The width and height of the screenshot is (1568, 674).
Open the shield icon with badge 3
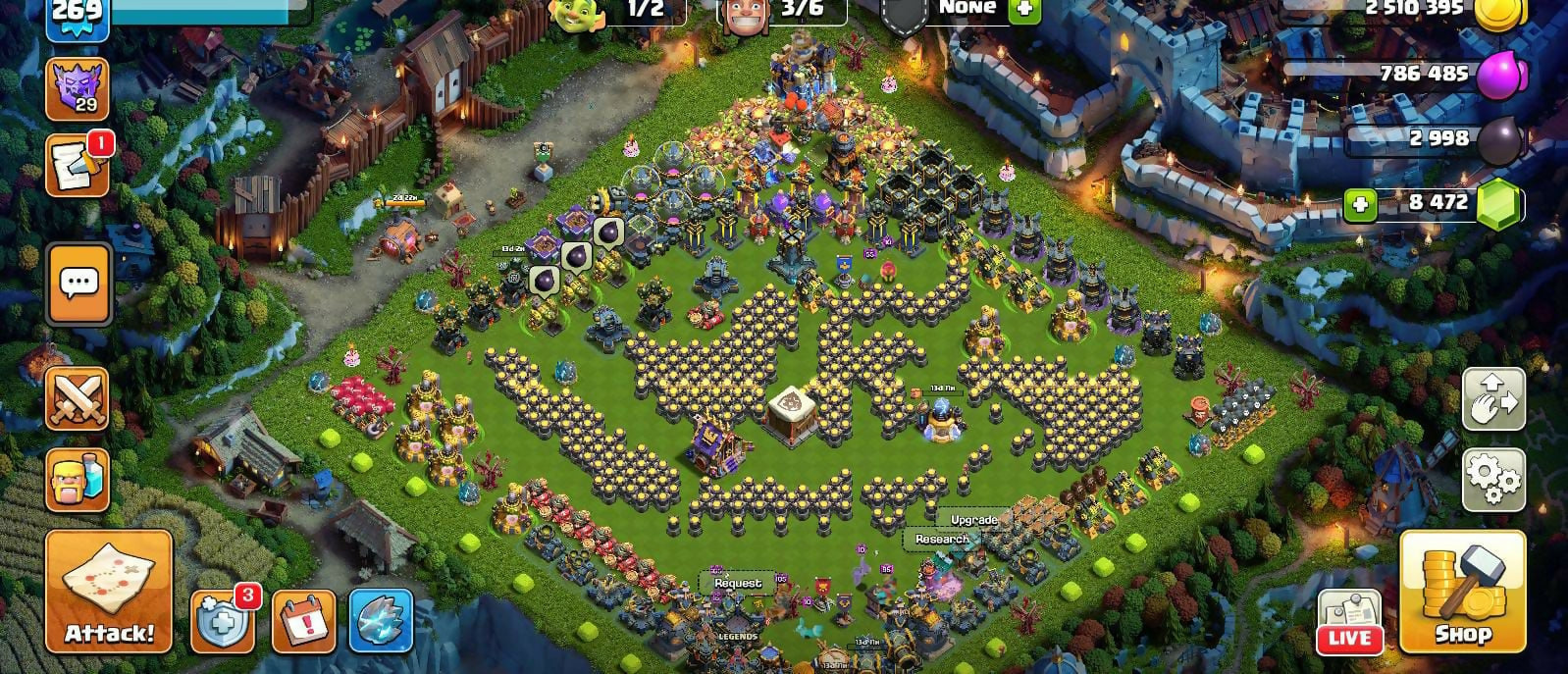222,621
